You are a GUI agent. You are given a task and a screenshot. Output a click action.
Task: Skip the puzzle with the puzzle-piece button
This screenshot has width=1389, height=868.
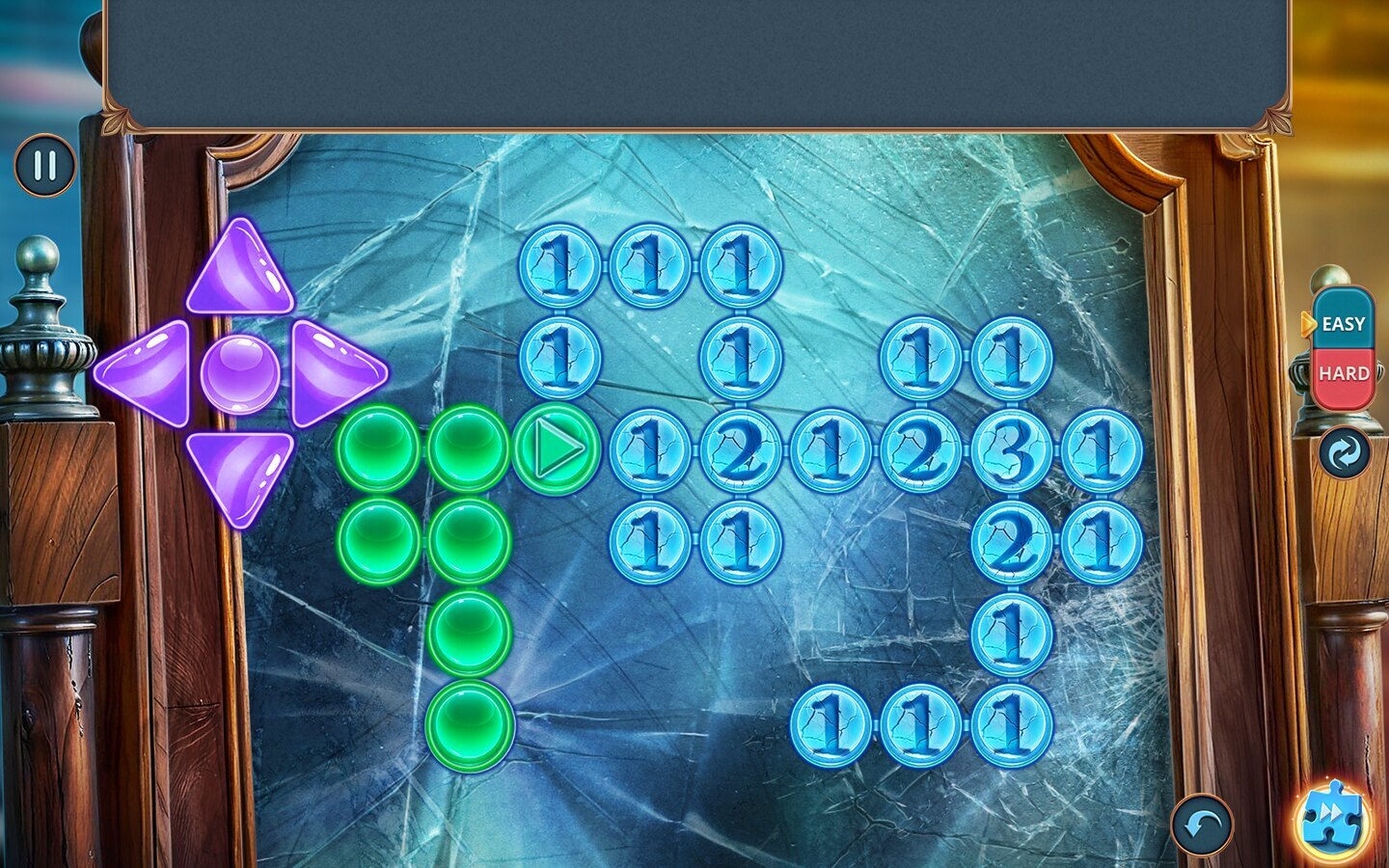coord(1333,819)
